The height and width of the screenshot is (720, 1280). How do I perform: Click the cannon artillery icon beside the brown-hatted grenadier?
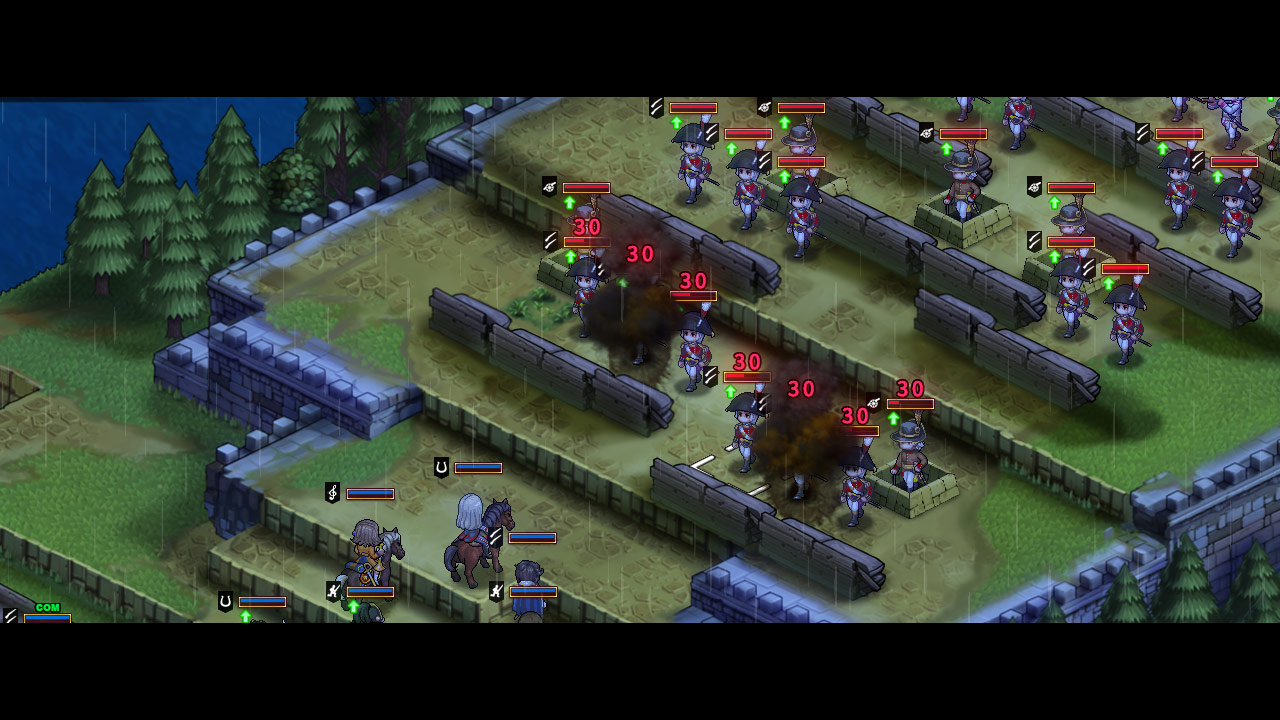[x=873, y=405]
